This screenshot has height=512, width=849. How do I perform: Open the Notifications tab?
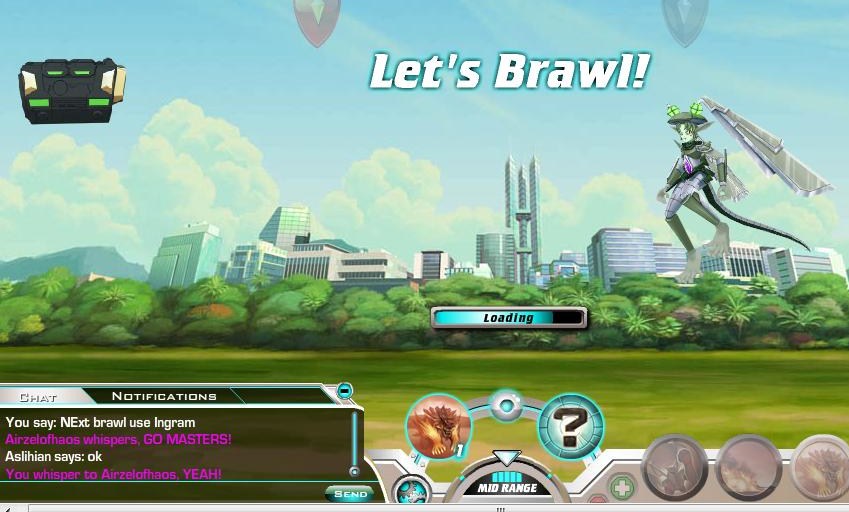click(164, 396)
